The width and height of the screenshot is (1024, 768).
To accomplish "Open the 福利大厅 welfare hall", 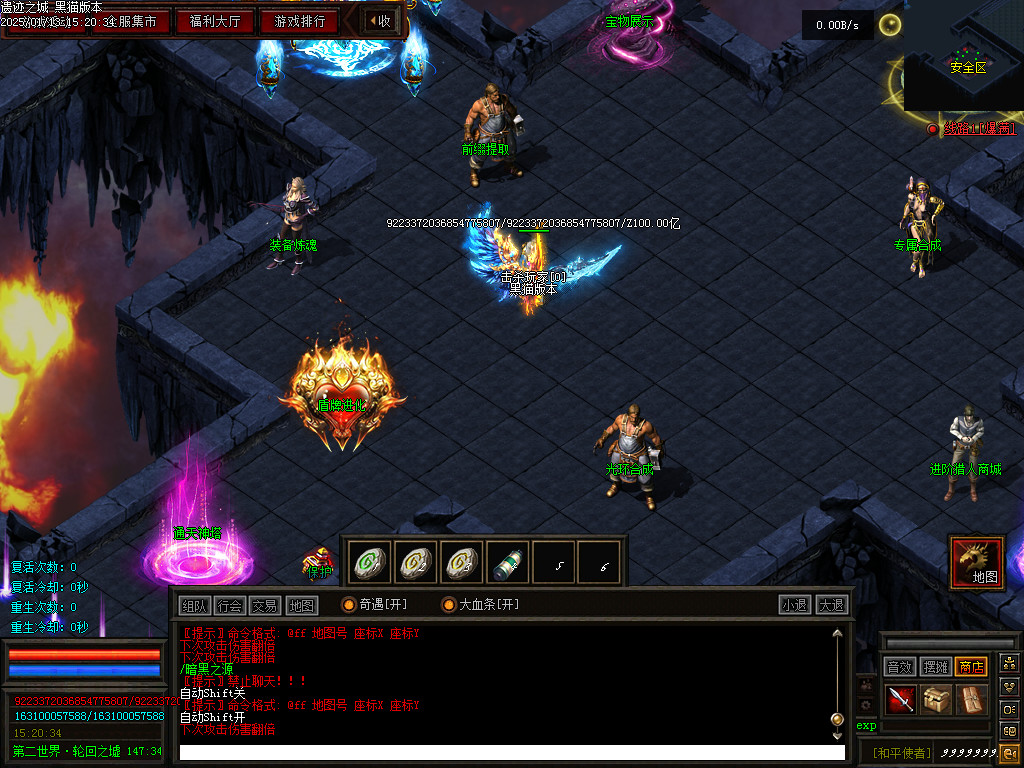I will pos(215,21).
